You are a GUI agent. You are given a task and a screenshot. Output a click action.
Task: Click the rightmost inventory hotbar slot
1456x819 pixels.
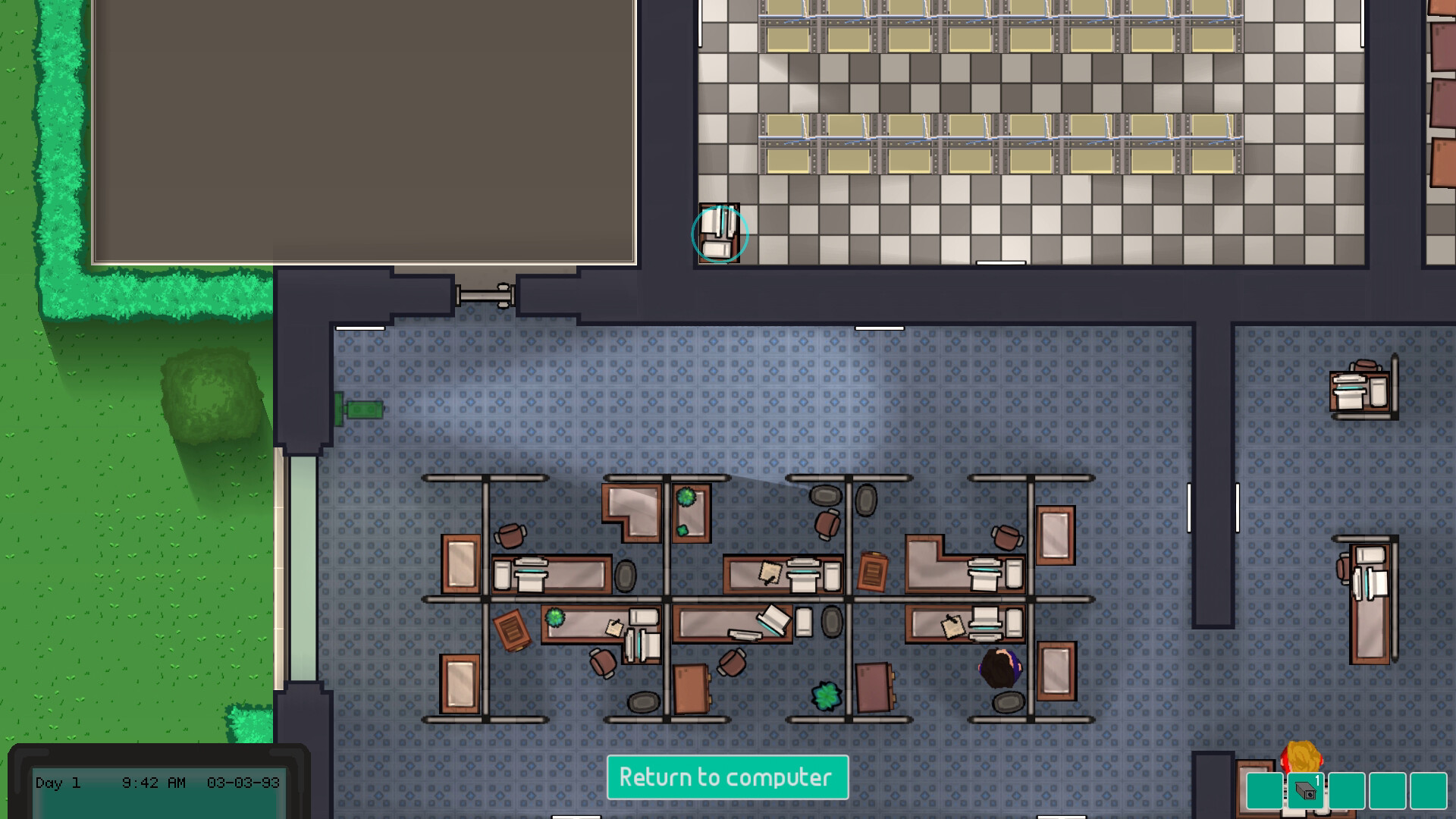1429,791
